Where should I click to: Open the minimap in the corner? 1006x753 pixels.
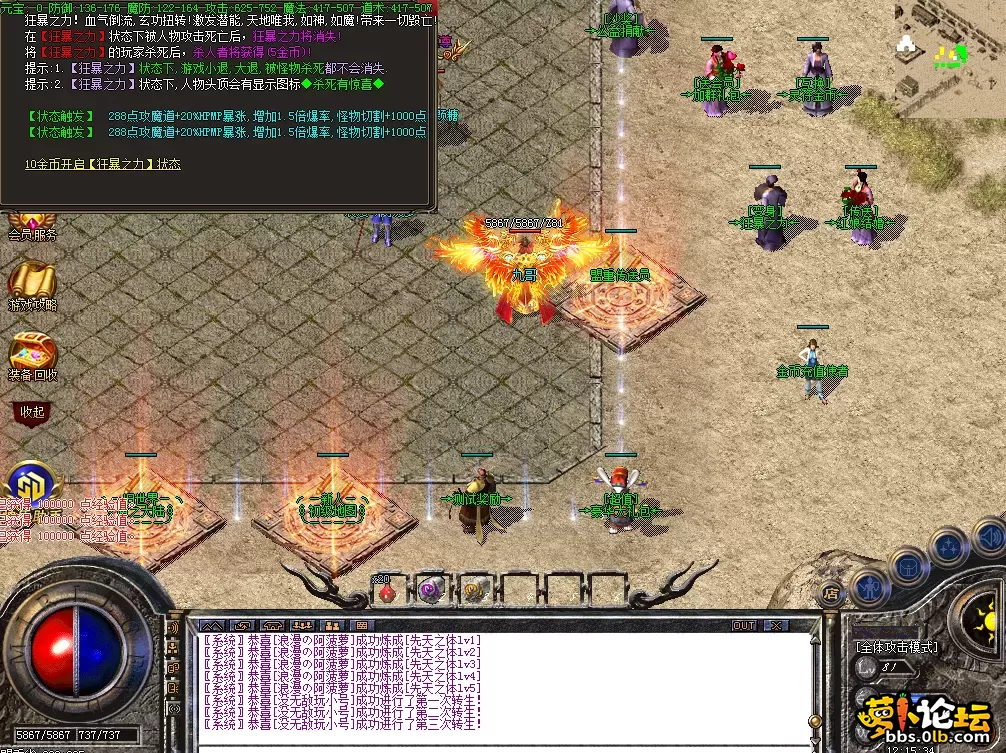click(x=949, y=62)
